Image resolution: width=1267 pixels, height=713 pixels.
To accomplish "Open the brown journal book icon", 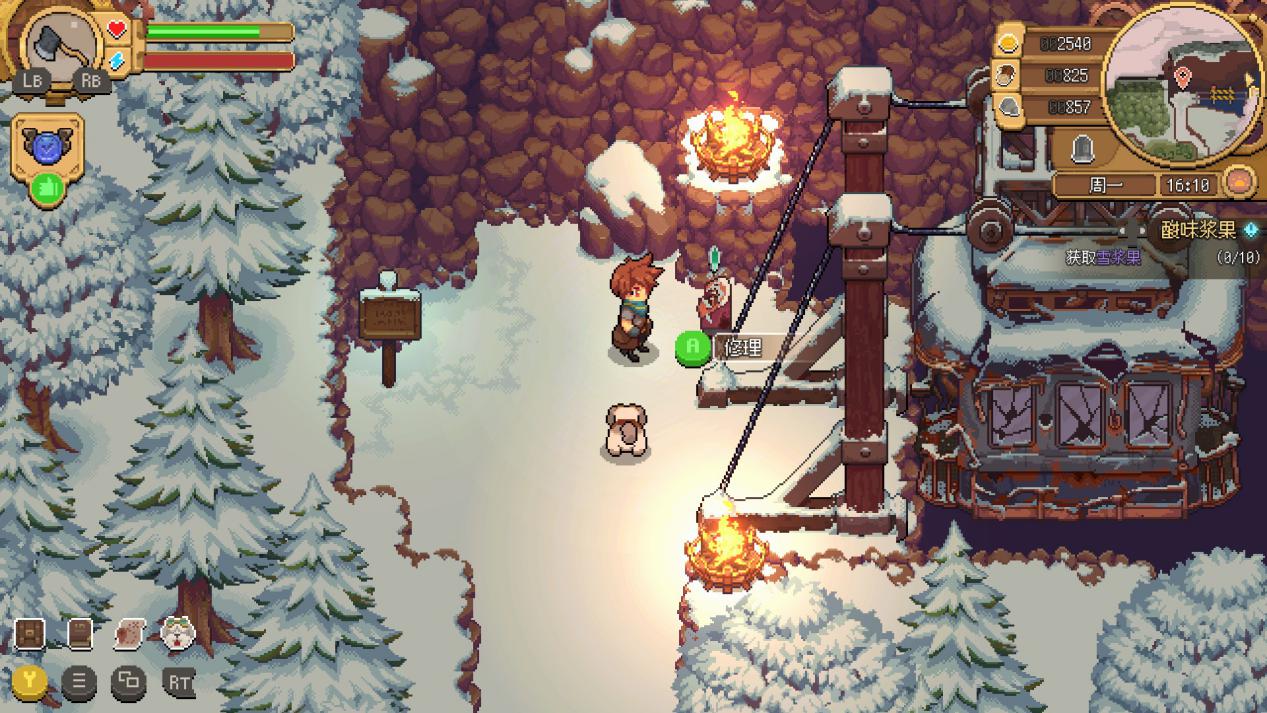I will pyautogui.click(x=79, y=633).
